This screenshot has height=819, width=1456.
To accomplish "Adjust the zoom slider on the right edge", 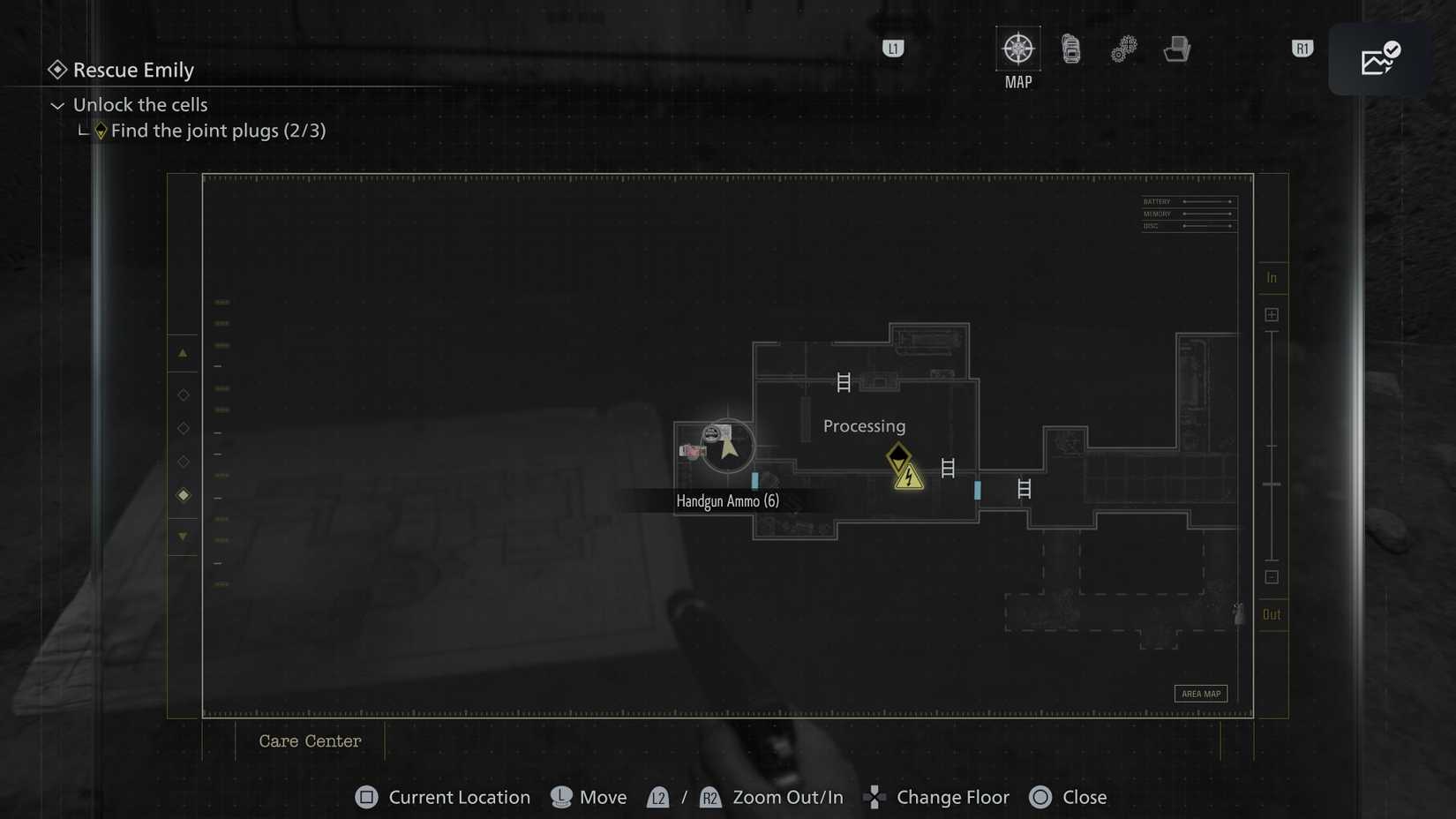I will tap(1272, 484).
